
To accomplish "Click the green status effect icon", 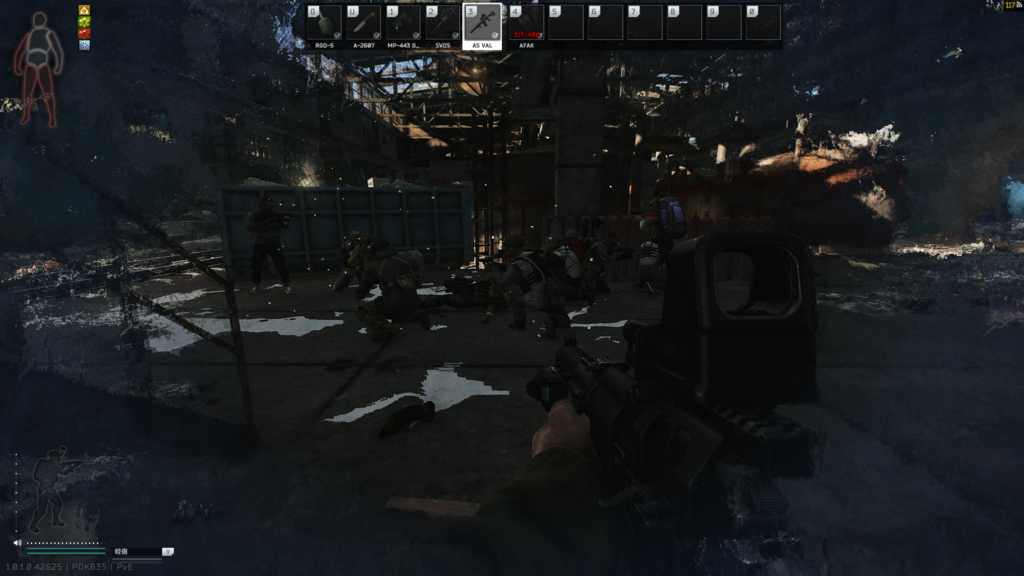I will (84, 21).
